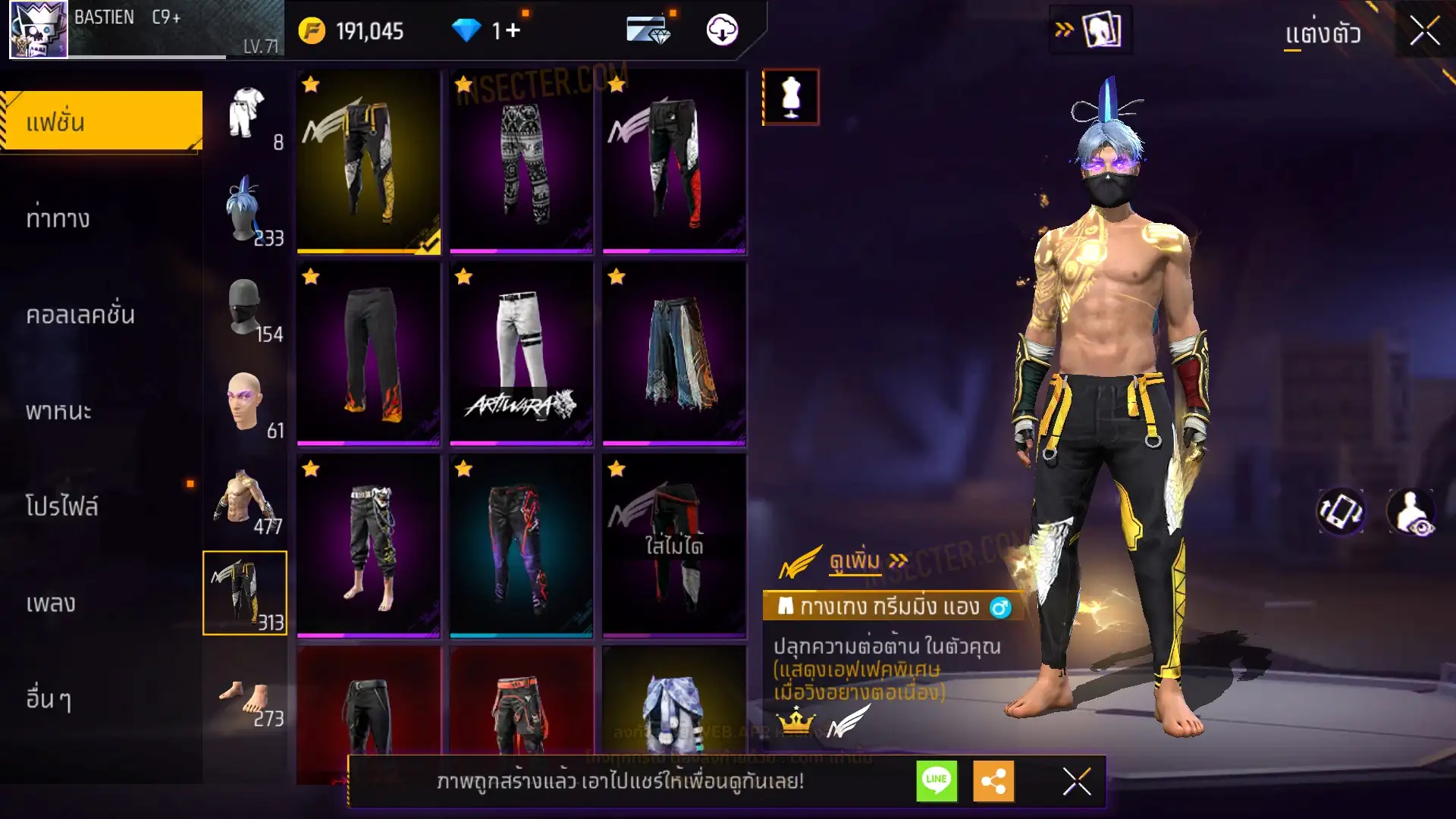Open the คอลเลคชั่น collection tab

point(80,315)
